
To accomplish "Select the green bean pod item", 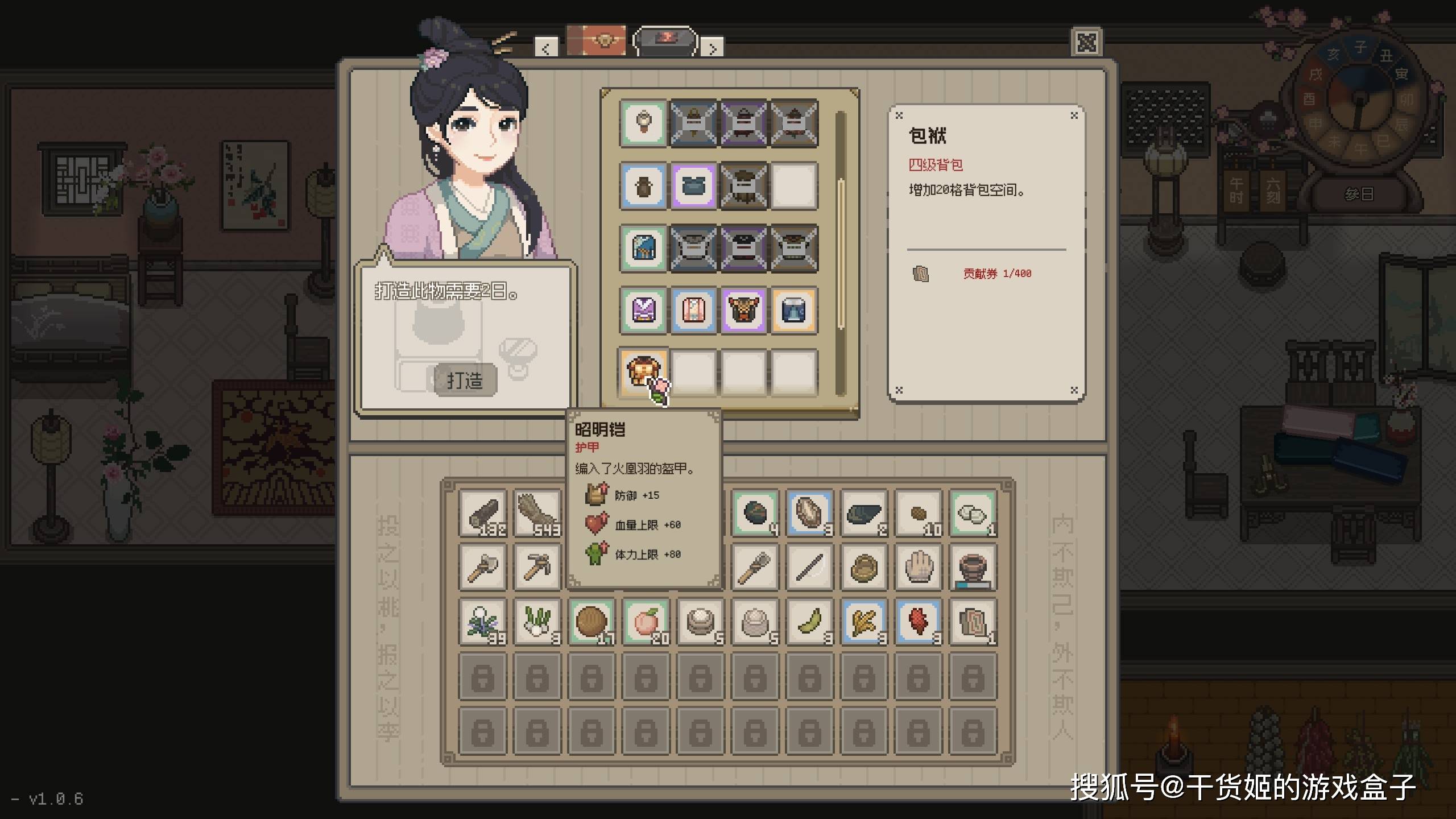I will click(x=810, y=622).
